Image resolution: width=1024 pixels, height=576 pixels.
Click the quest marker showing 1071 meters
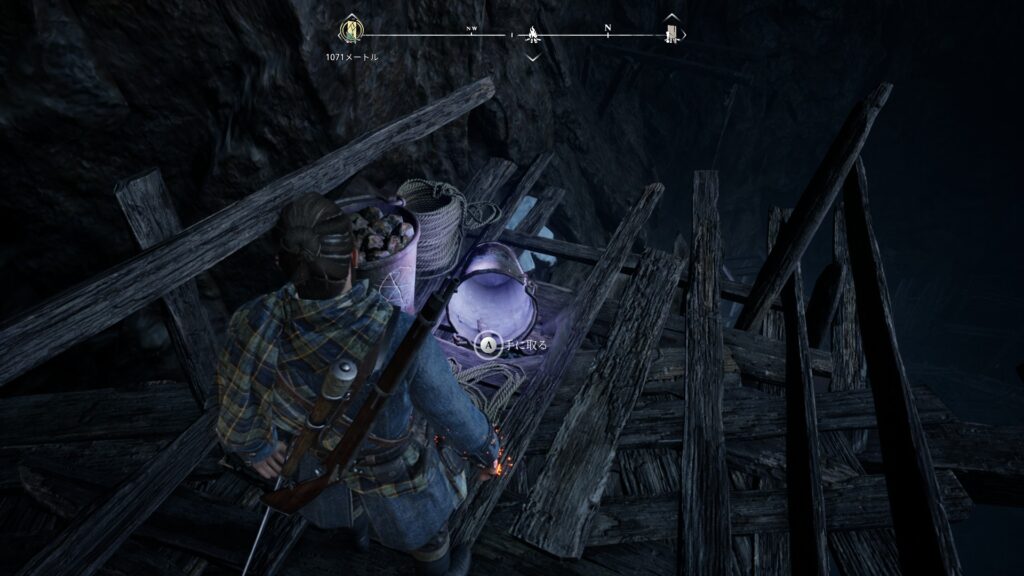[x=351, y=31]
